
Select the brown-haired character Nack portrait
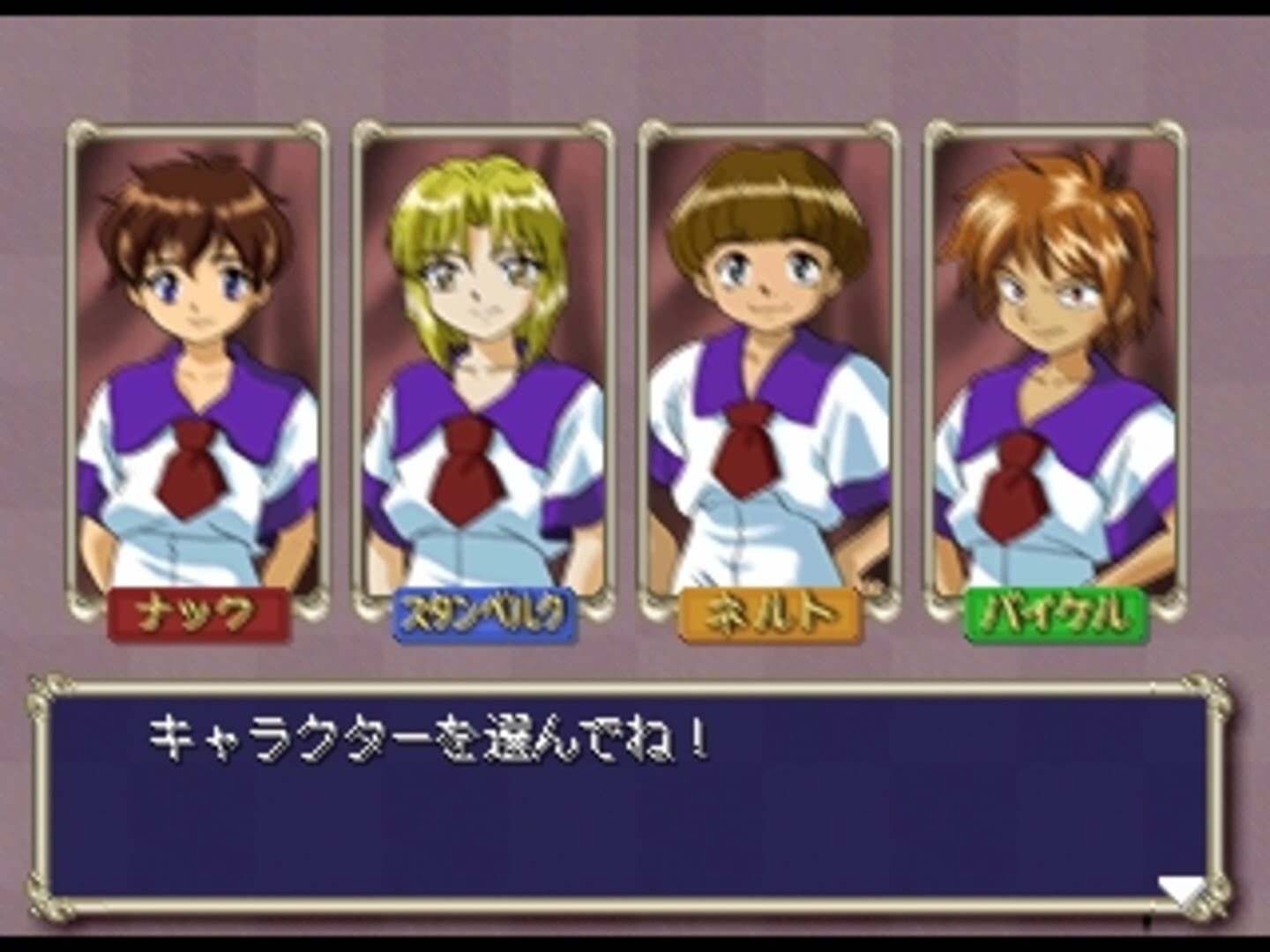point(198,361)
